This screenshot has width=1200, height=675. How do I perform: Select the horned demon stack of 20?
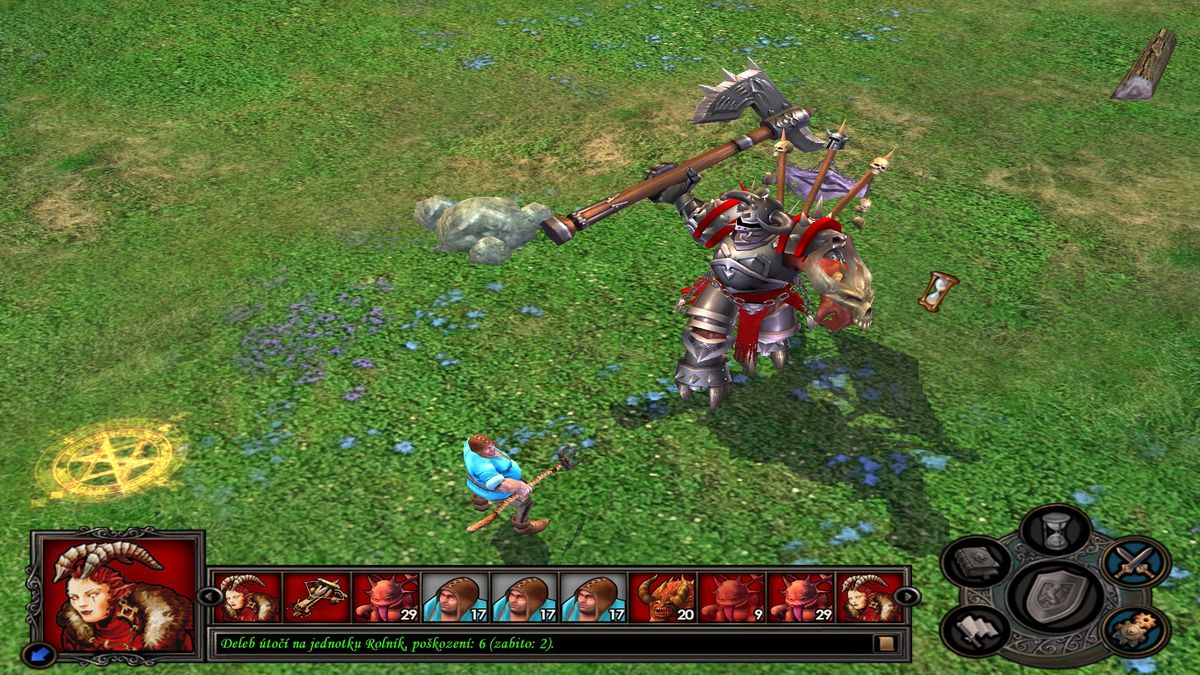coord(662,597)
